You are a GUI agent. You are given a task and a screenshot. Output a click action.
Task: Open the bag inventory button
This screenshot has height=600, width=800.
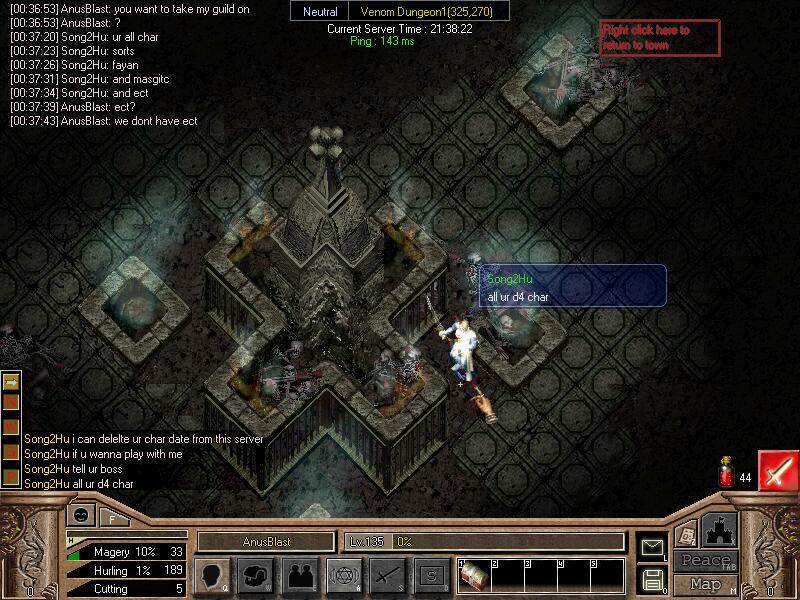click(x=255, y=575)
